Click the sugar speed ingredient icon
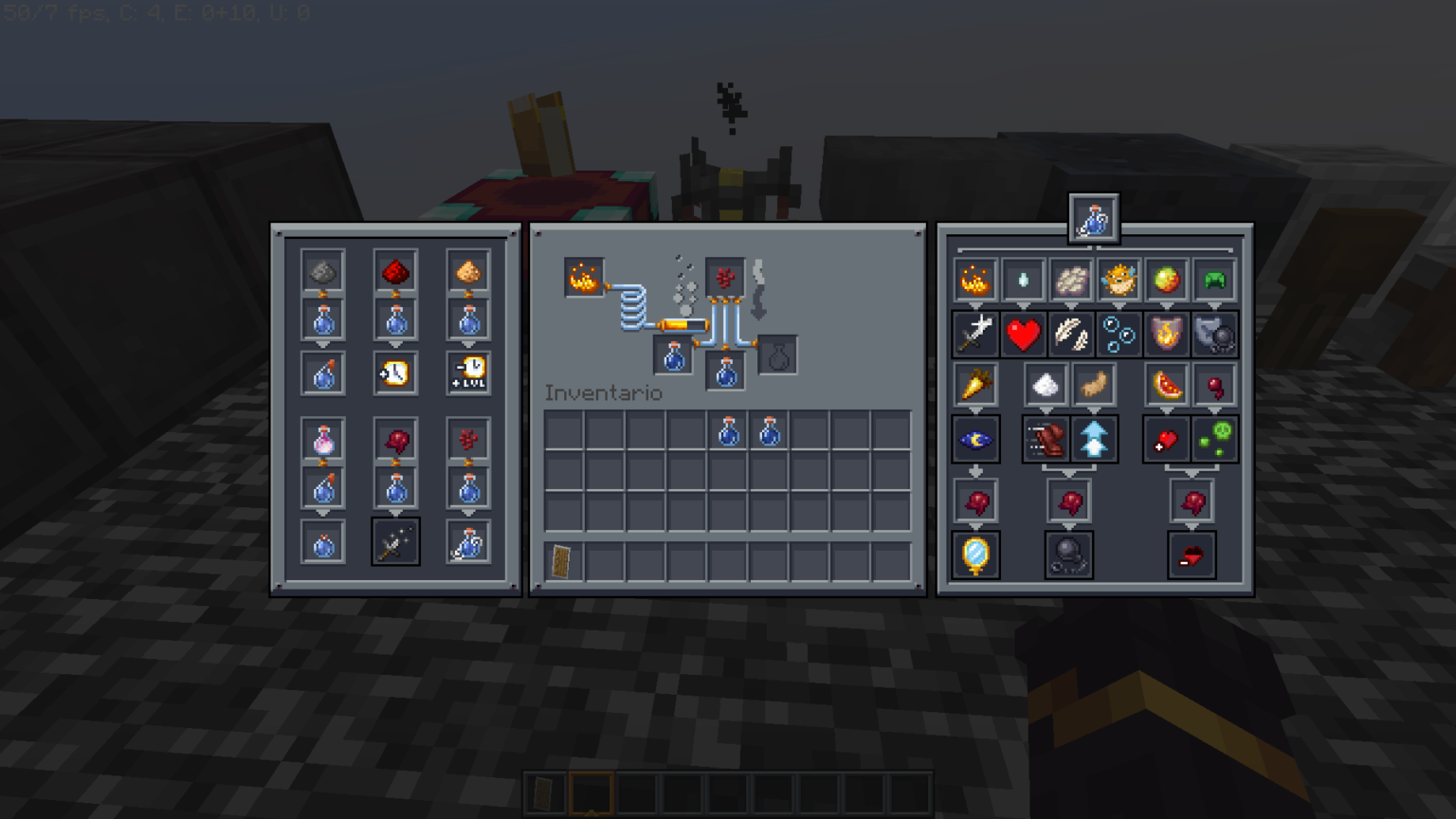Viewport: 1456px width, 819px height. click(x=1046, y=385)
